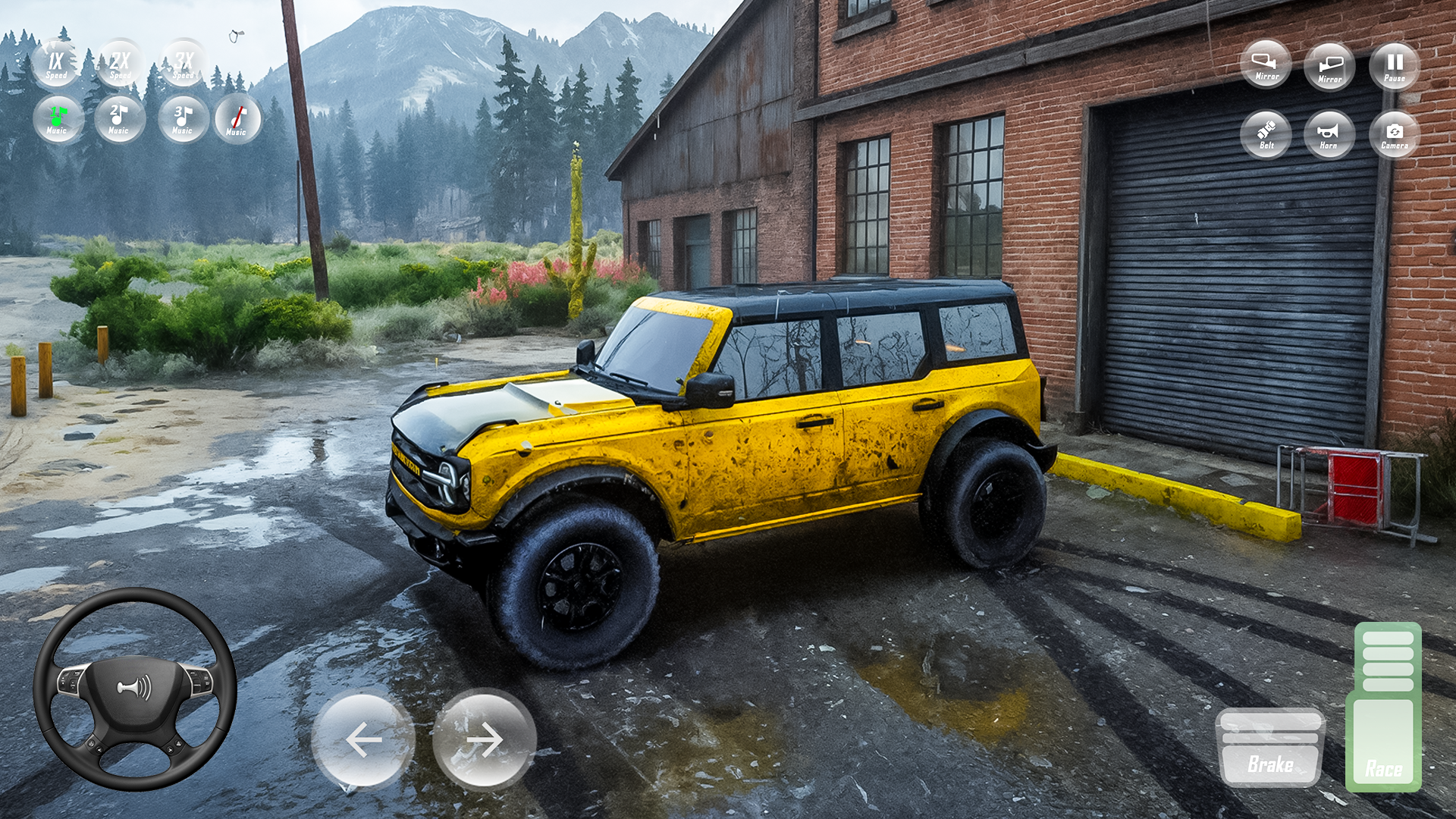Viewport: 1456px width, 819px height.
Task: Click the steering wheel control
Action: pos(135,689)
